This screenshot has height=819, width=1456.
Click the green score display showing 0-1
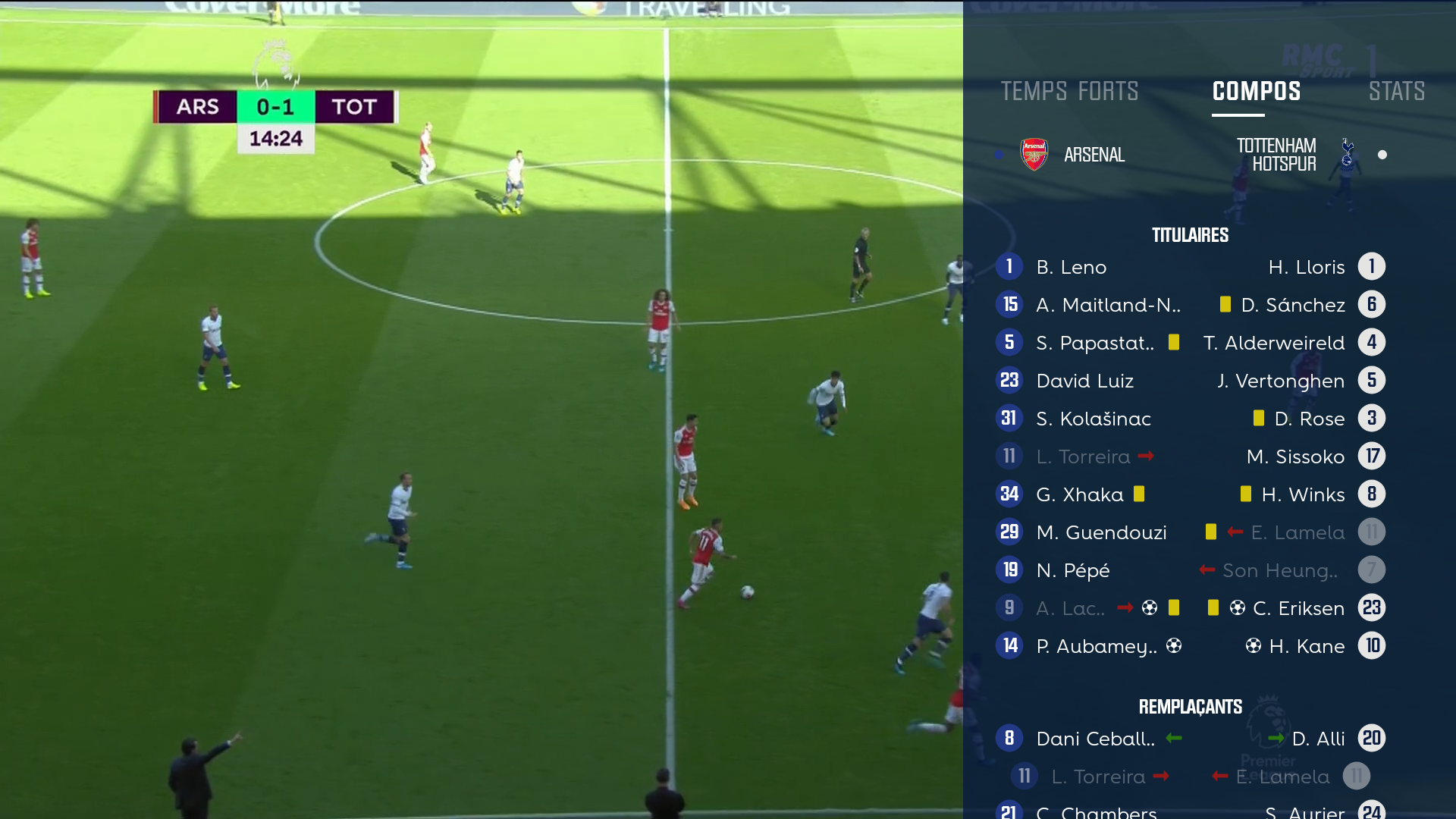click(275, 106)
